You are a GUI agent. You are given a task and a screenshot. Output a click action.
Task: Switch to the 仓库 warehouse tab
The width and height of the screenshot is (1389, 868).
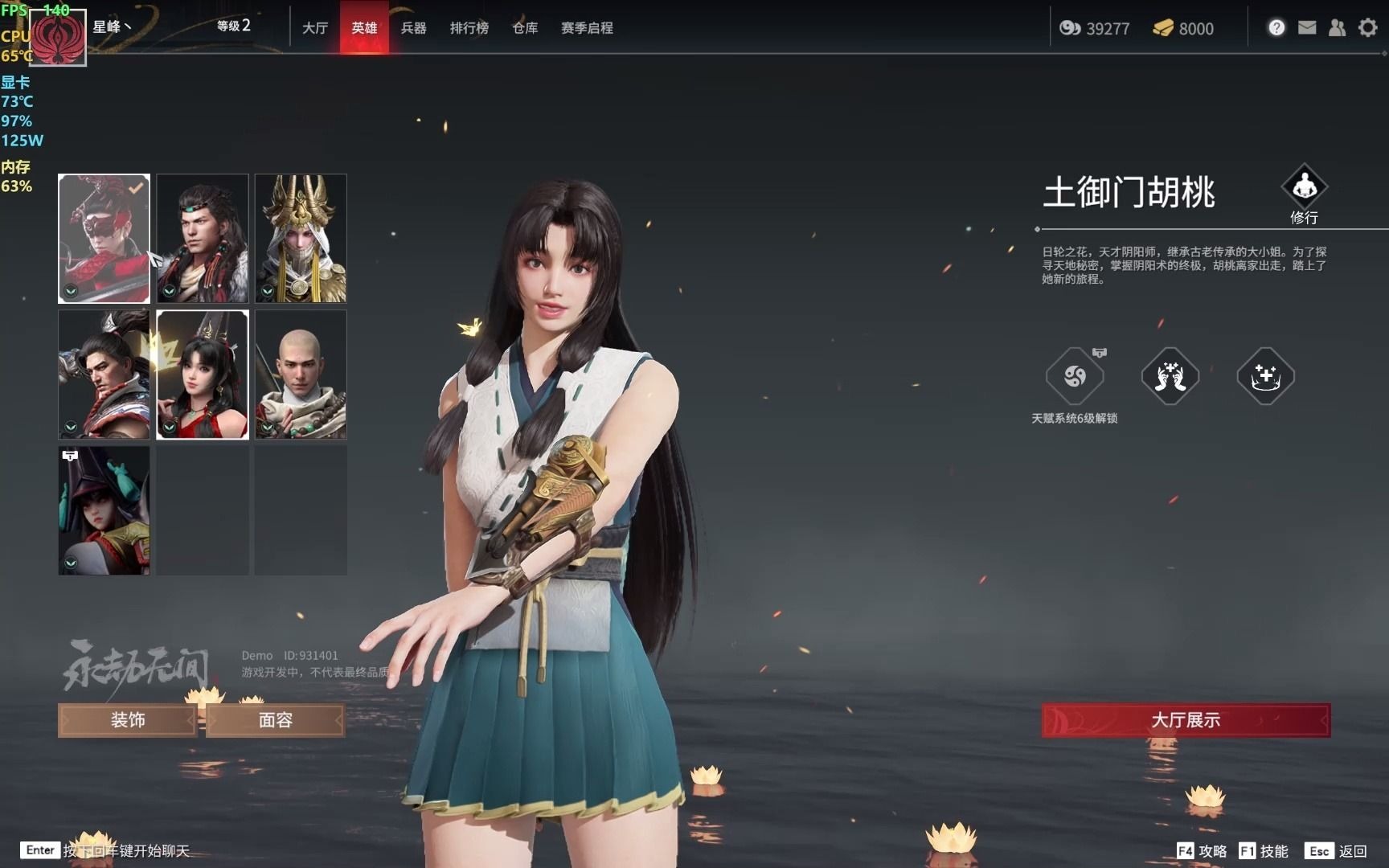click(524, 27)
